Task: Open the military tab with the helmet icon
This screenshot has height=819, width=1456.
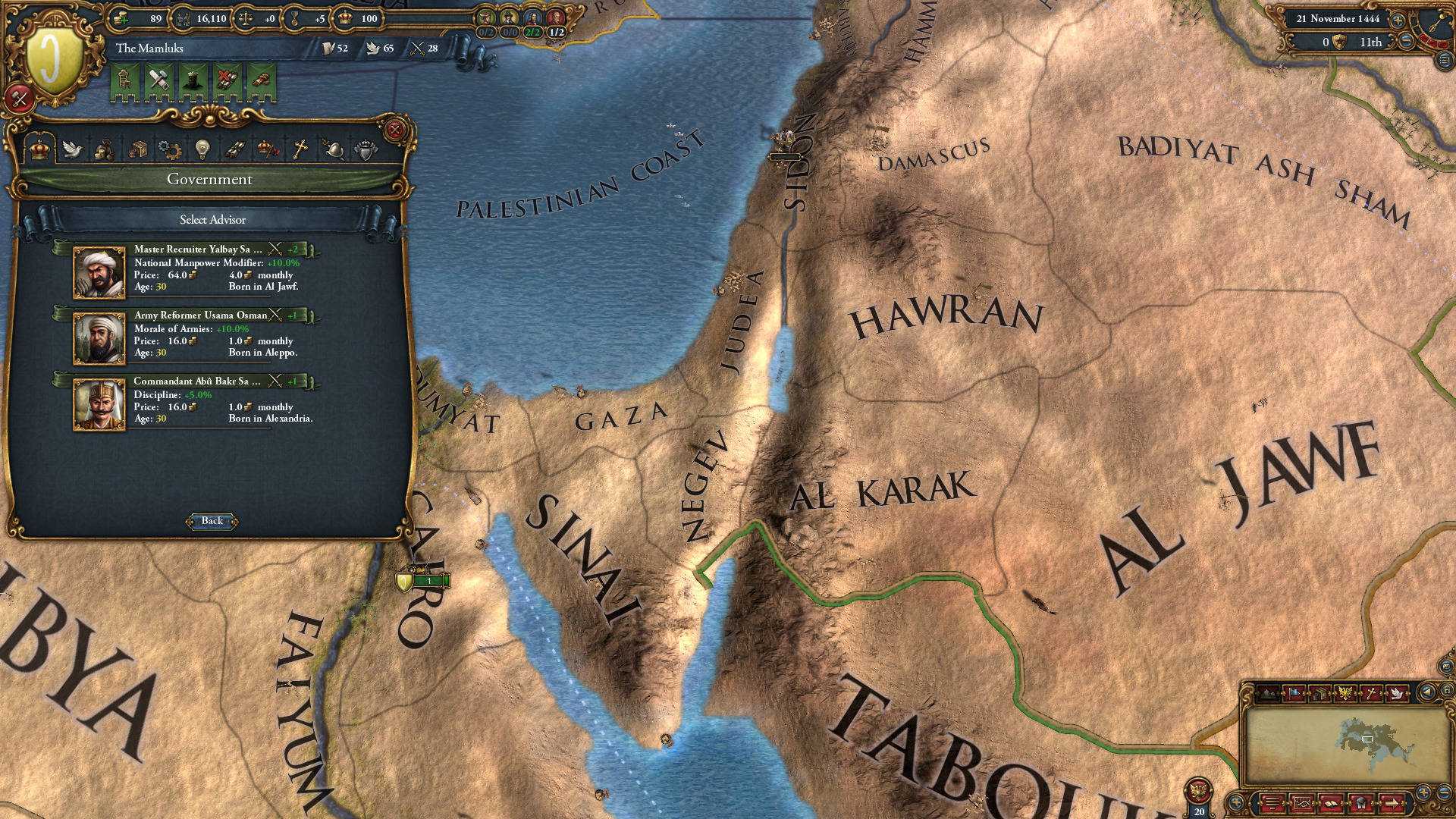Action: pos(332,149)
